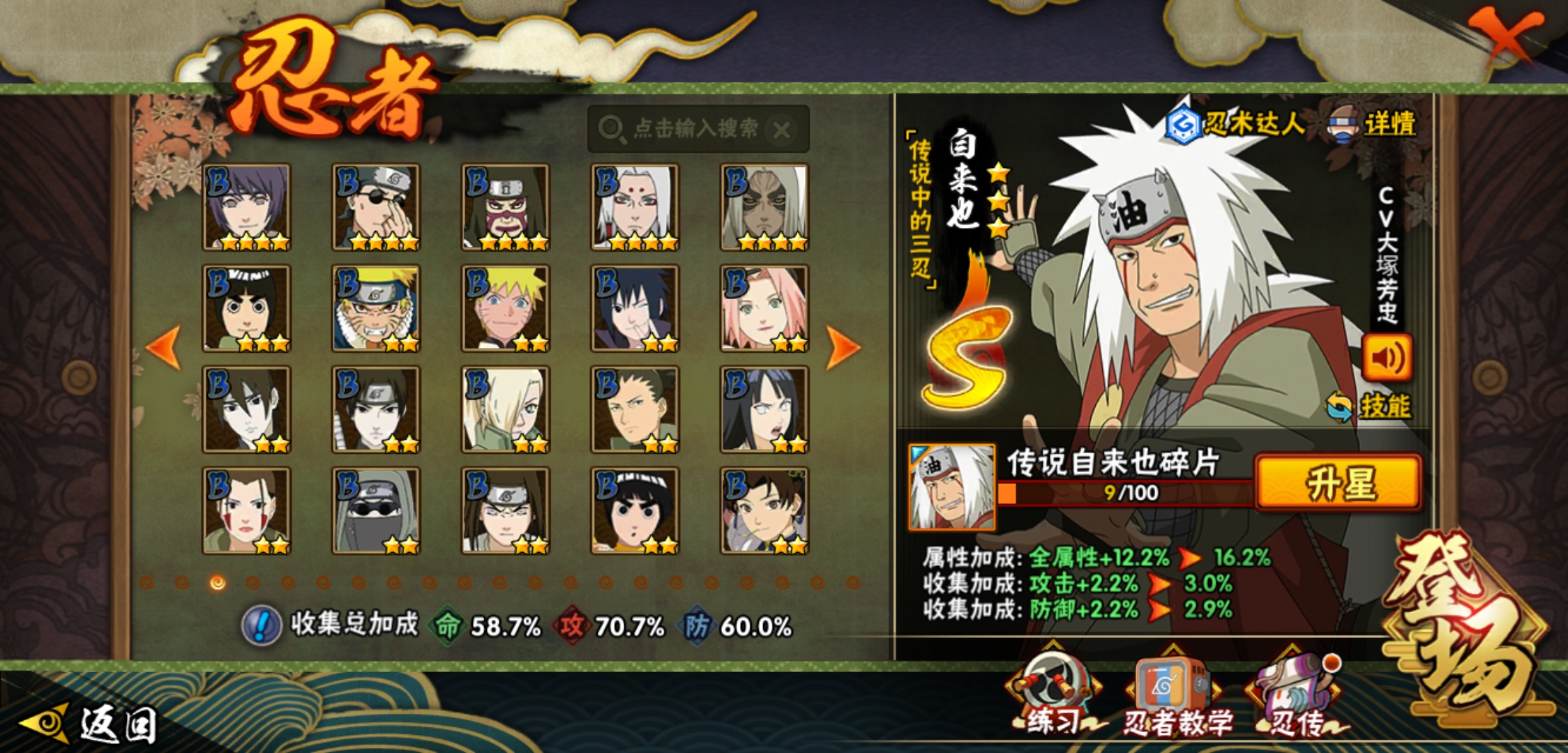
Task: Choose the purple-haired Anko ninja portrait
Action: tap(246, 207)
